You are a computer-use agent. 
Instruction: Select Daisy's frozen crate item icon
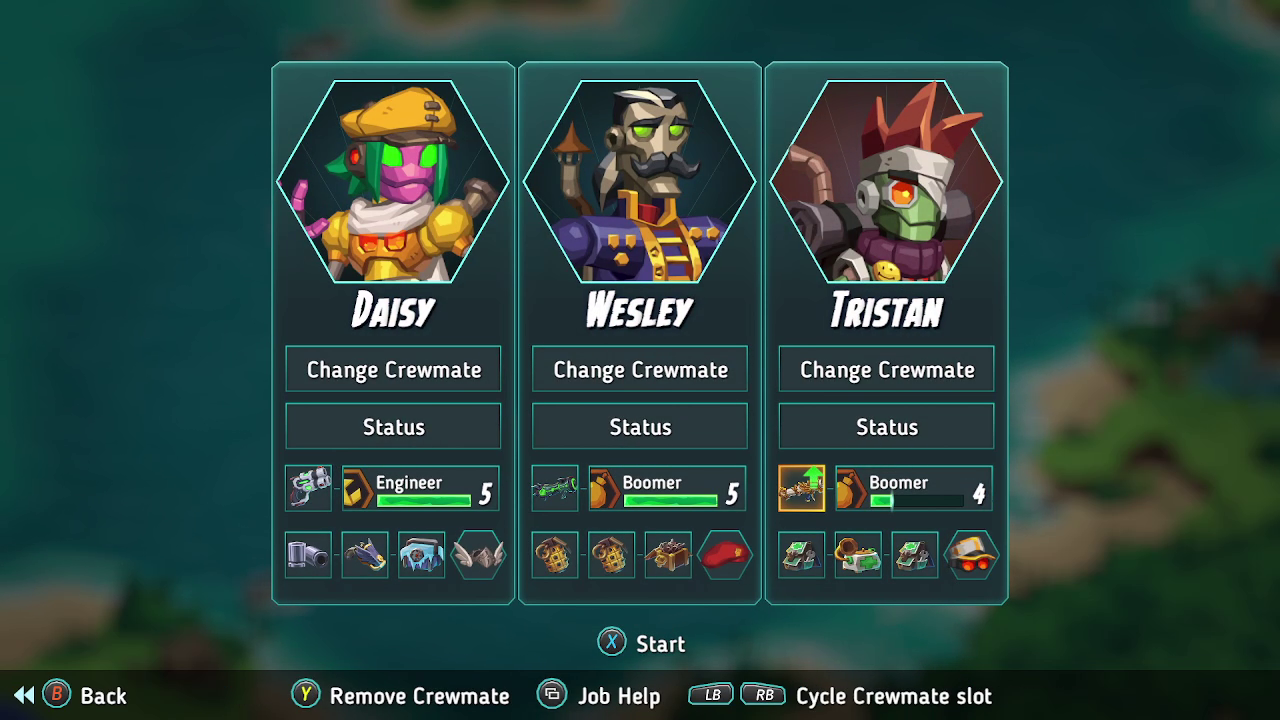421,555
